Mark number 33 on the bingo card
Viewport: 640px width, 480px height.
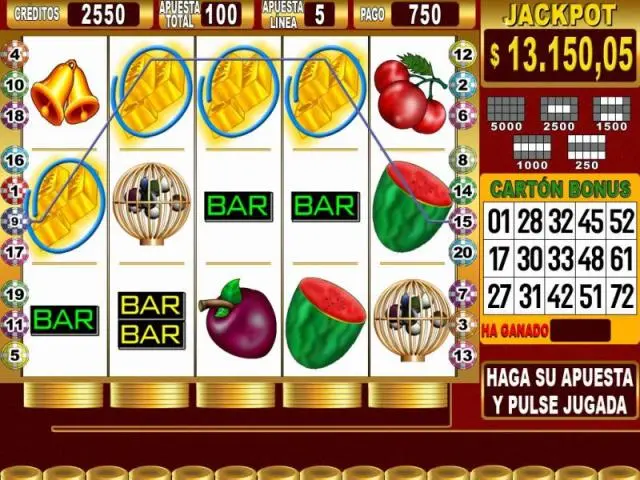tap(560, 259)
